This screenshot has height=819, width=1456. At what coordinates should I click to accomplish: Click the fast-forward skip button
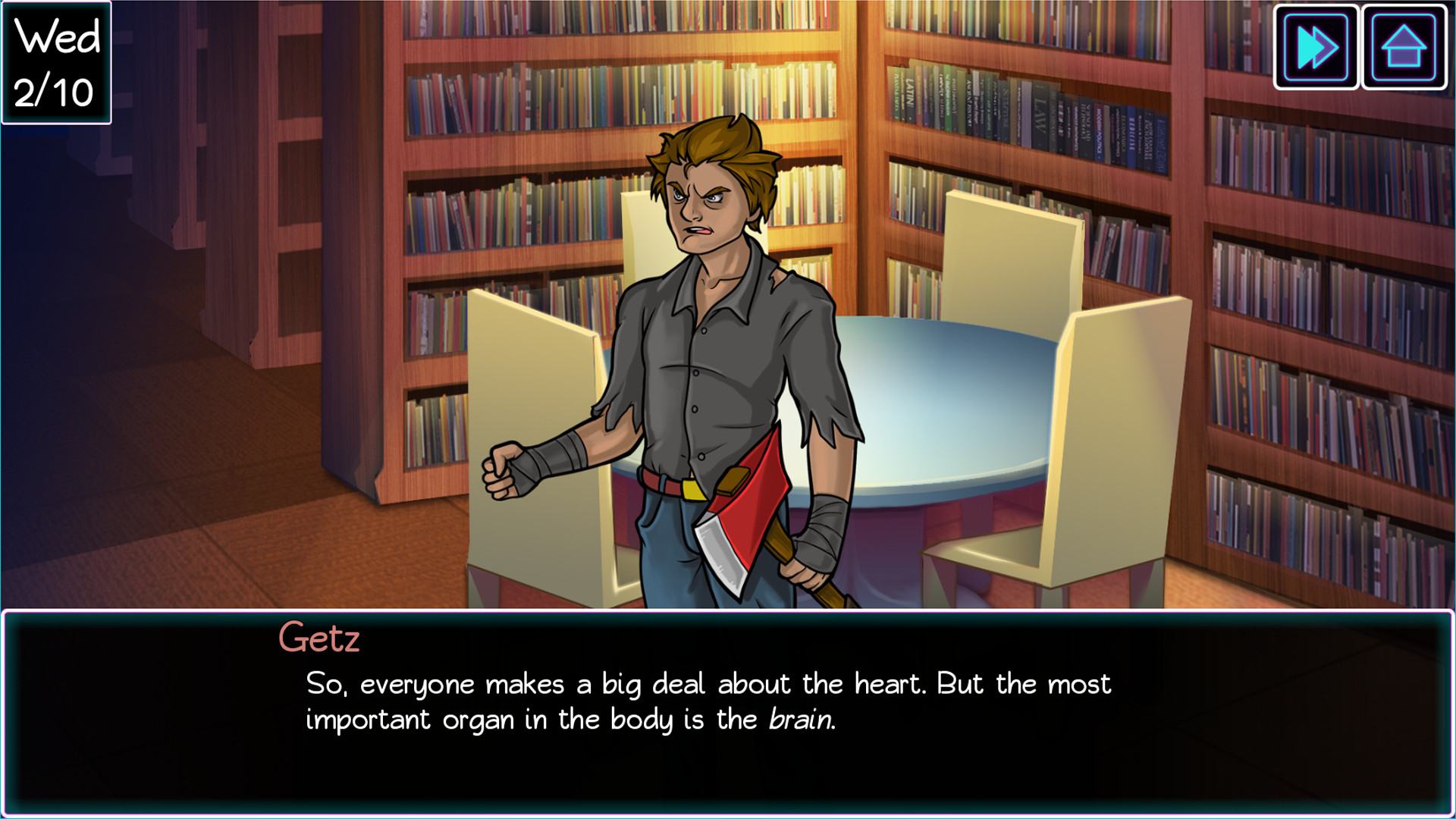[x=1316, y=48]
